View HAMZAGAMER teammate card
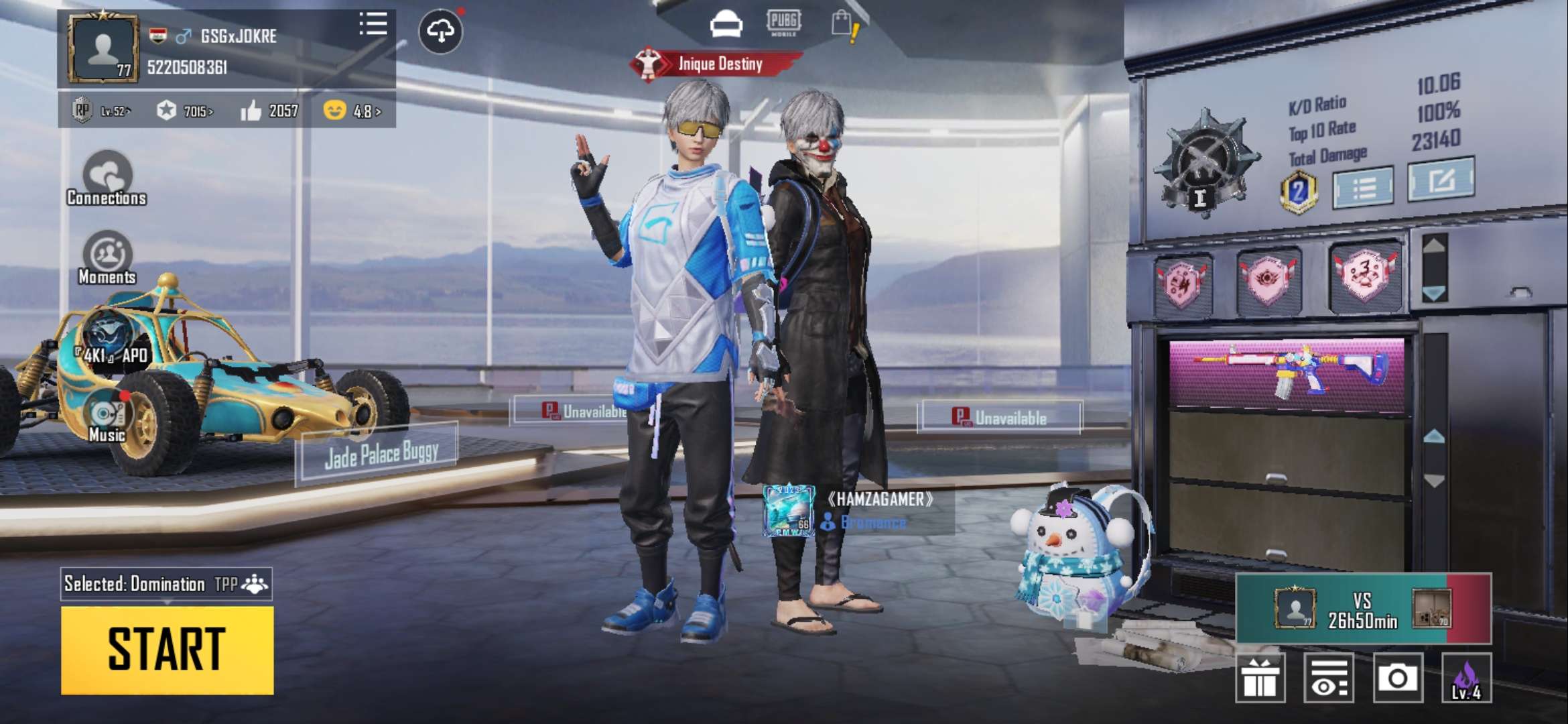This screenshot has height=724, width=1568. coord(858,511)
